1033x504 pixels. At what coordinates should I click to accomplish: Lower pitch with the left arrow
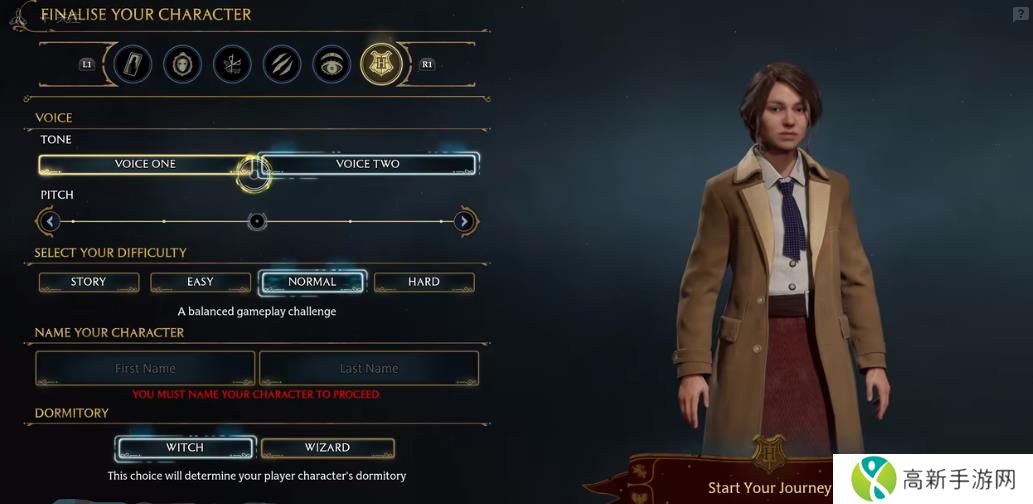click(51, 221)
